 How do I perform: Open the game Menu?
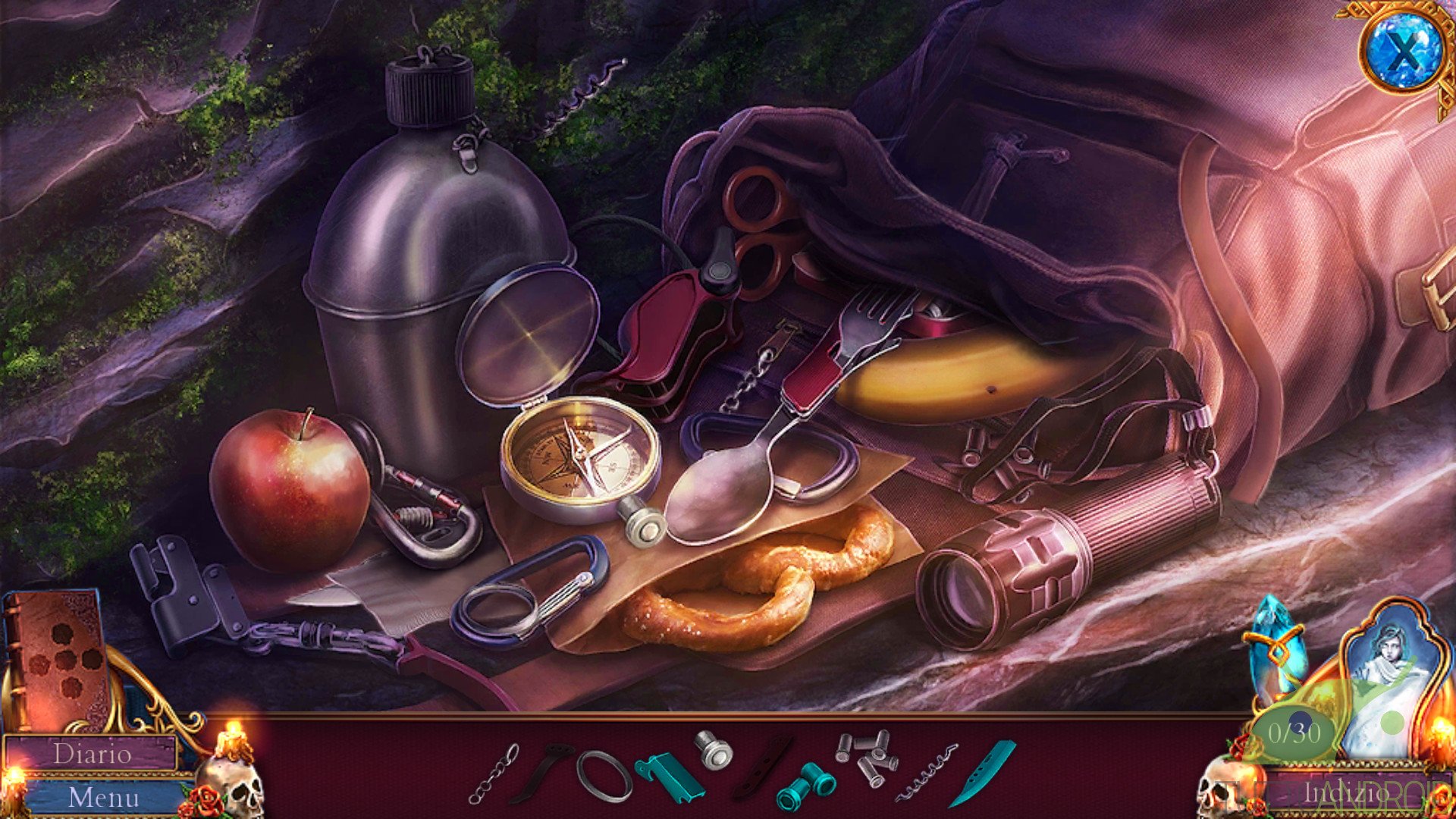(104, 797)
